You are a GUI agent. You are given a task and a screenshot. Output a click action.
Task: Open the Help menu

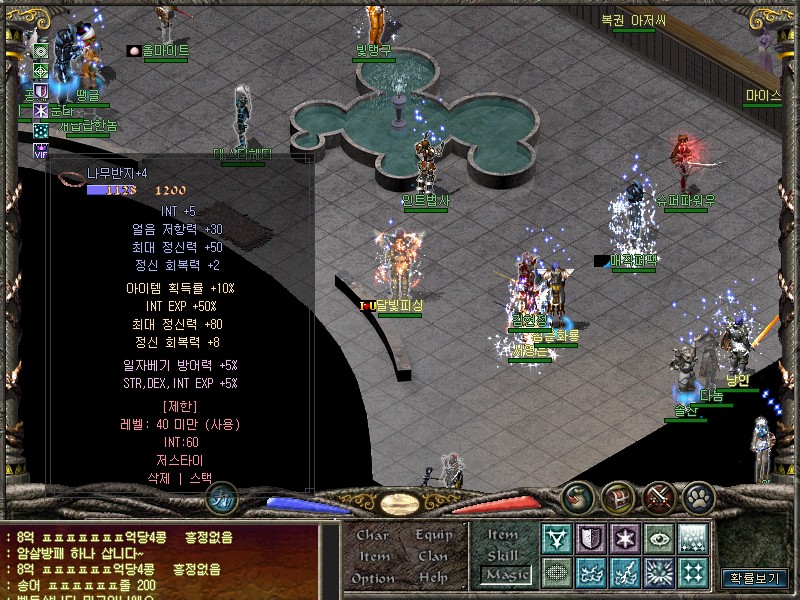click(434, 579)
